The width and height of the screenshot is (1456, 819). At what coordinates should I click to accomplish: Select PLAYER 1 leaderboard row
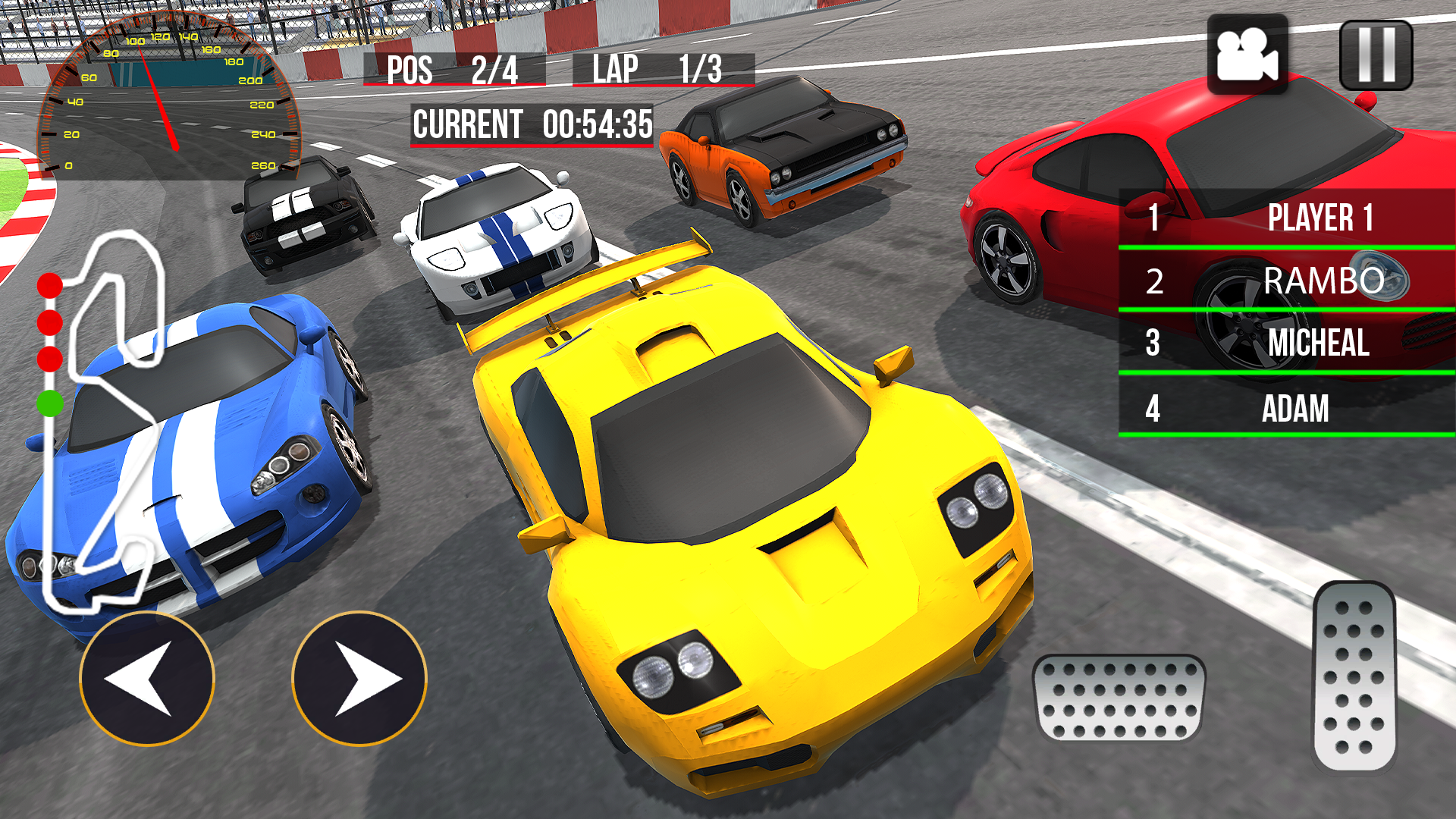click(1287, 218)
